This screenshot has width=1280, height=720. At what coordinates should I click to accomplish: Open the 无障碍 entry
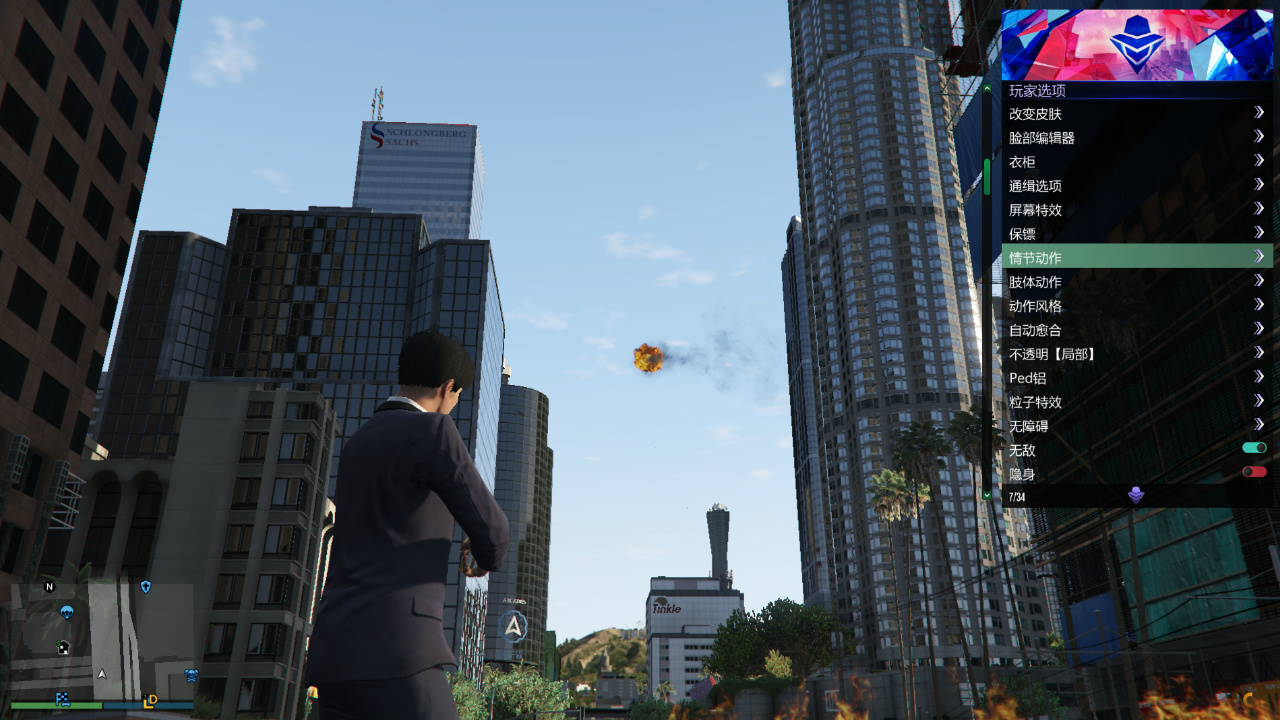click(x=1136, y=426)
